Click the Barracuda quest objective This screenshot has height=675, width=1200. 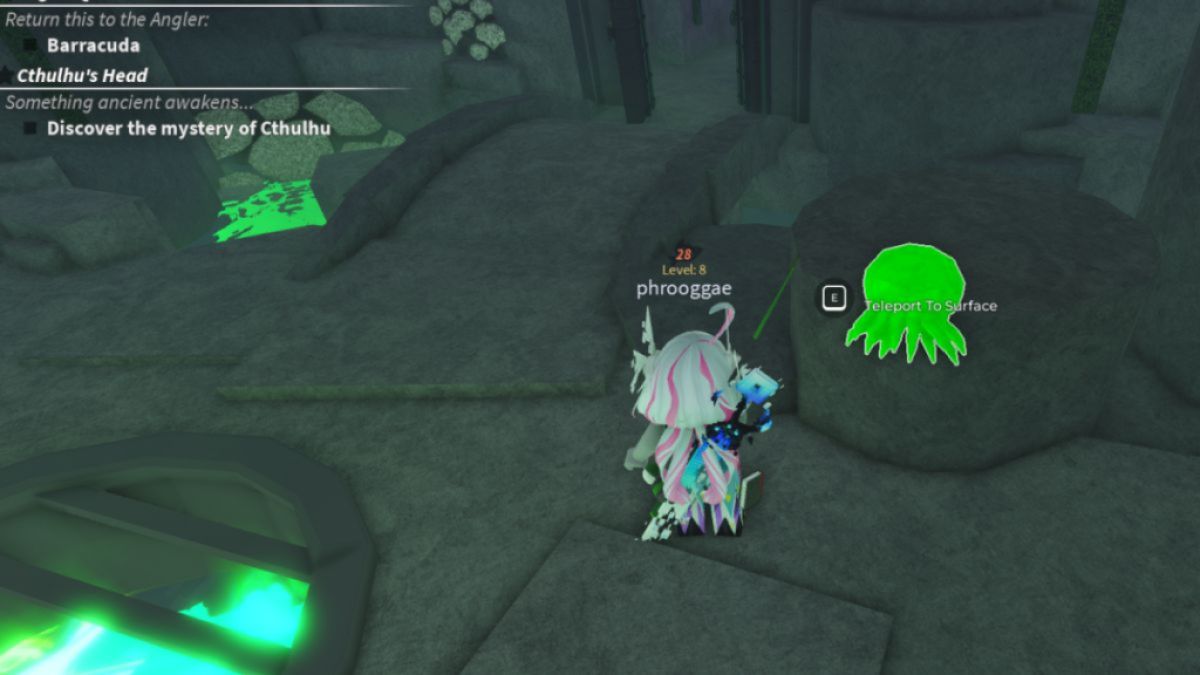(93, 45)
